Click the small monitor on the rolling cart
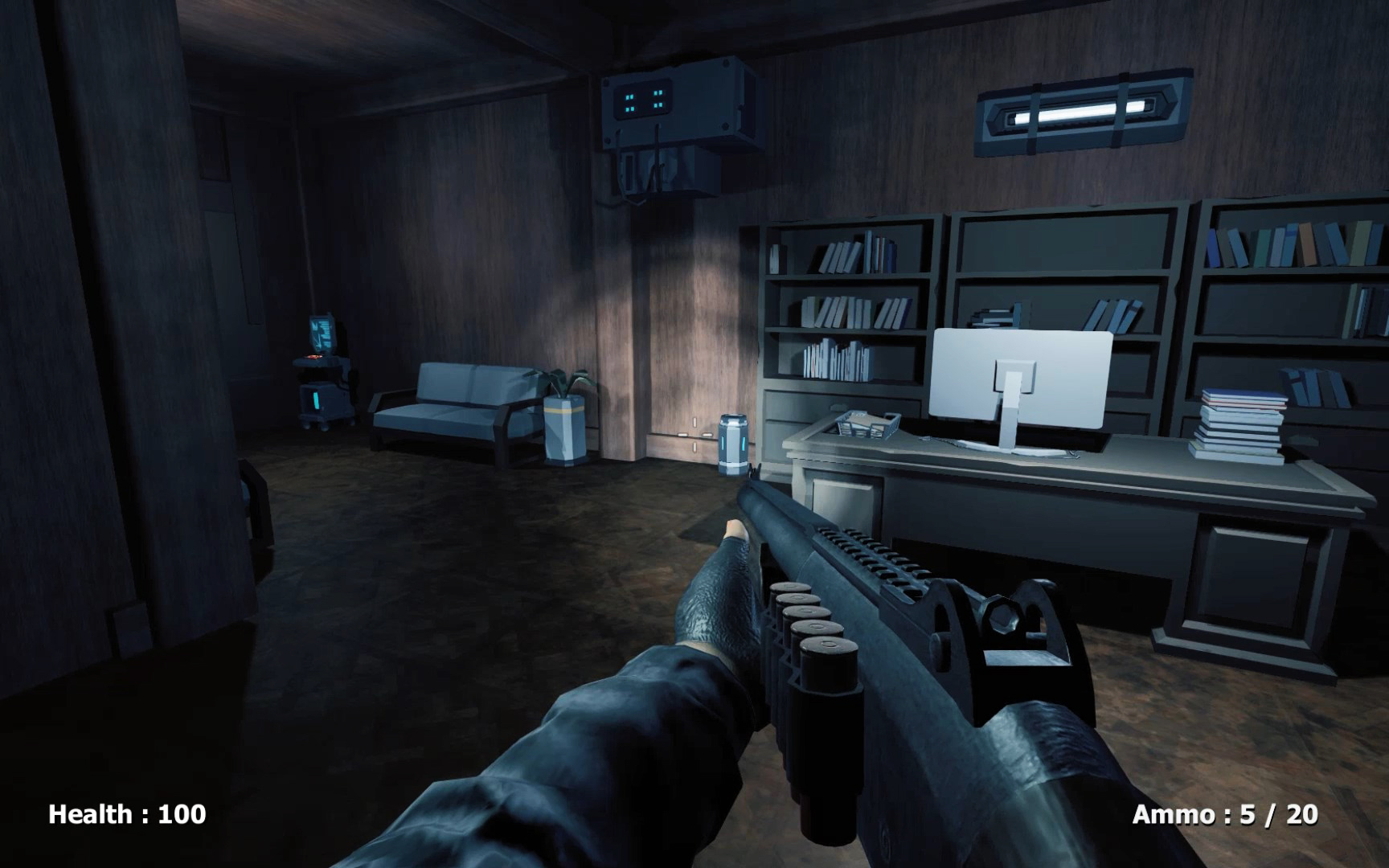This screenshot has height=868, width=1389. 322,334
